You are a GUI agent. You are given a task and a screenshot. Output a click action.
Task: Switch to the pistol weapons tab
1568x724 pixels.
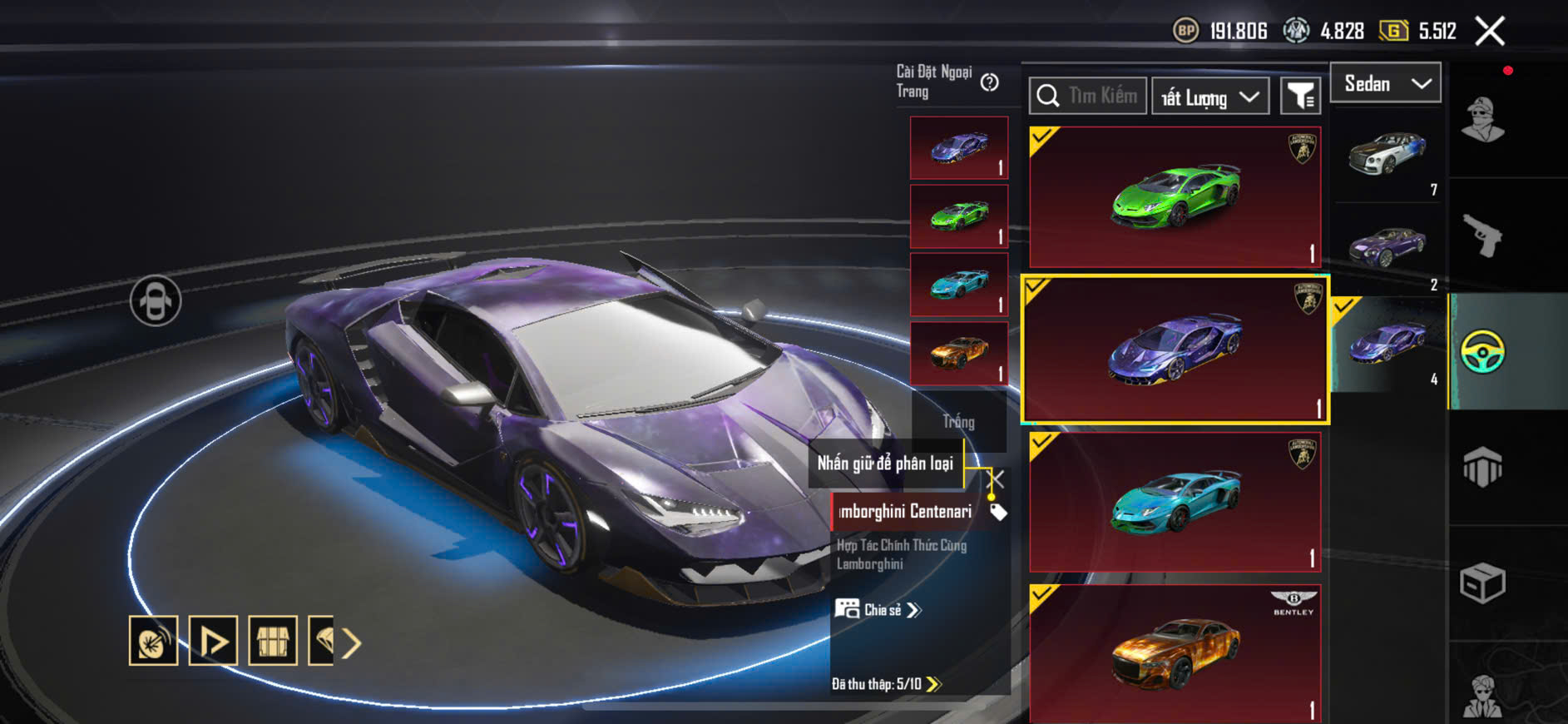[1483, 236]
